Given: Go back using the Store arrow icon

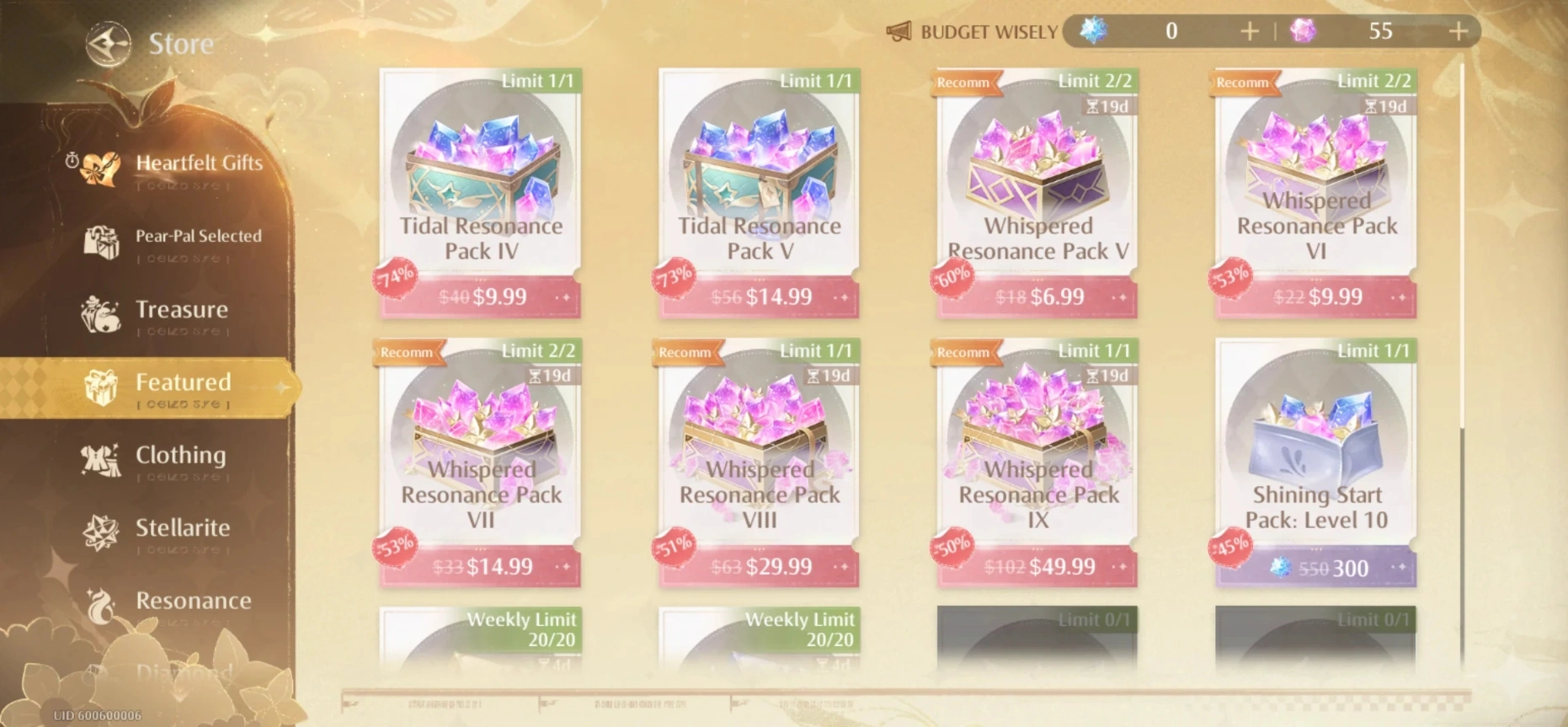Looking at the screenshot, I should pyautogui.click(x=109, y=43).
